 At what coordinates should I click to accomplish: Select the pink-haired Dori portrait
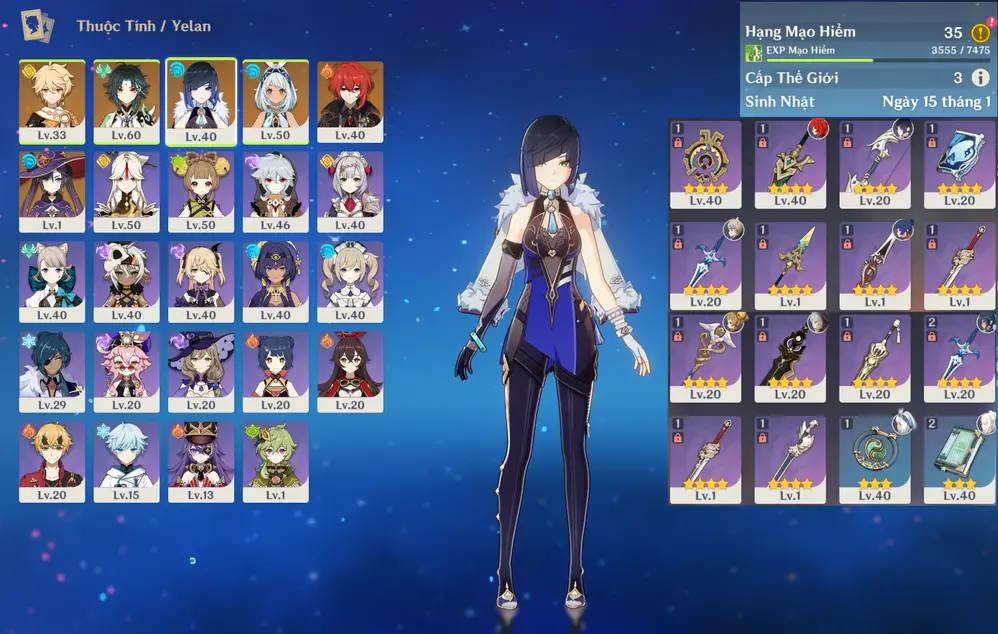[x=127, y=371]
